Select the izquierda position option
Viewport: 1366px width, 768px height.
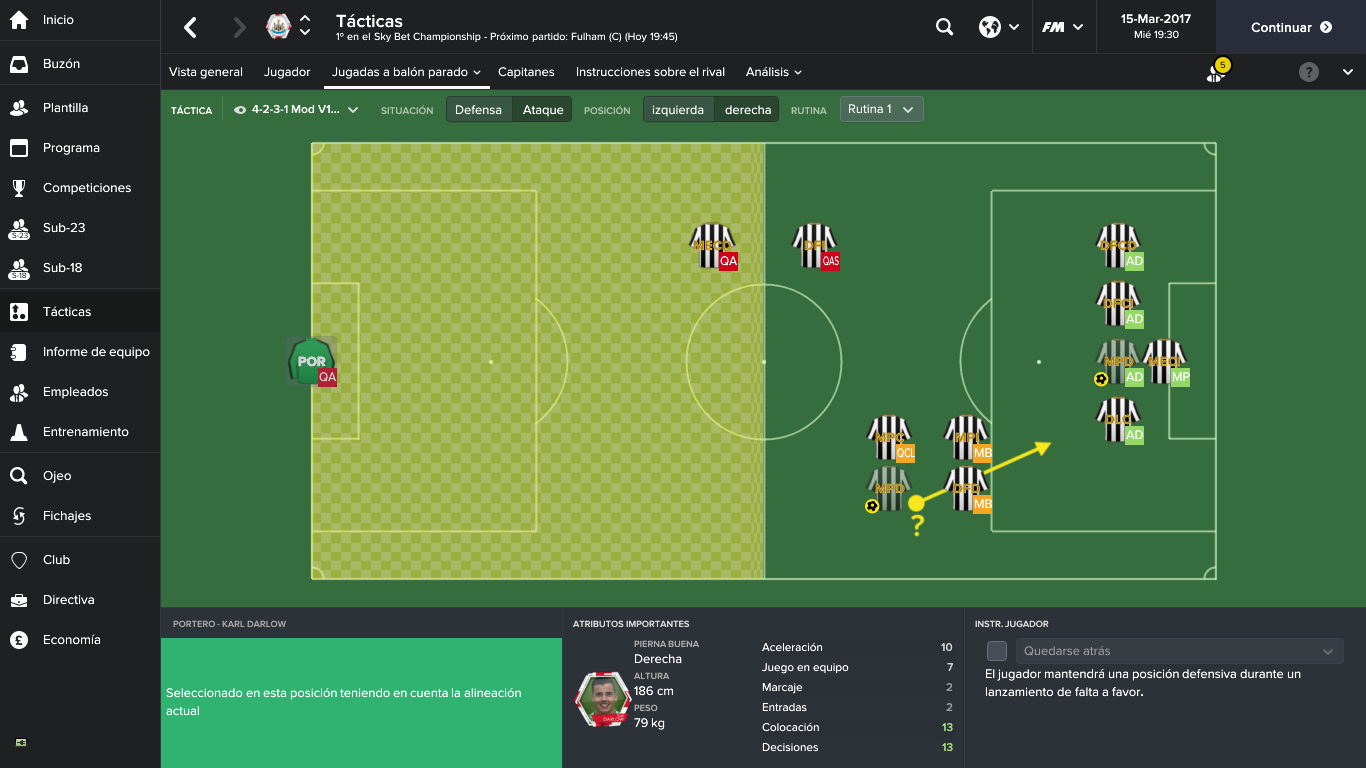(x=678, y=110)
